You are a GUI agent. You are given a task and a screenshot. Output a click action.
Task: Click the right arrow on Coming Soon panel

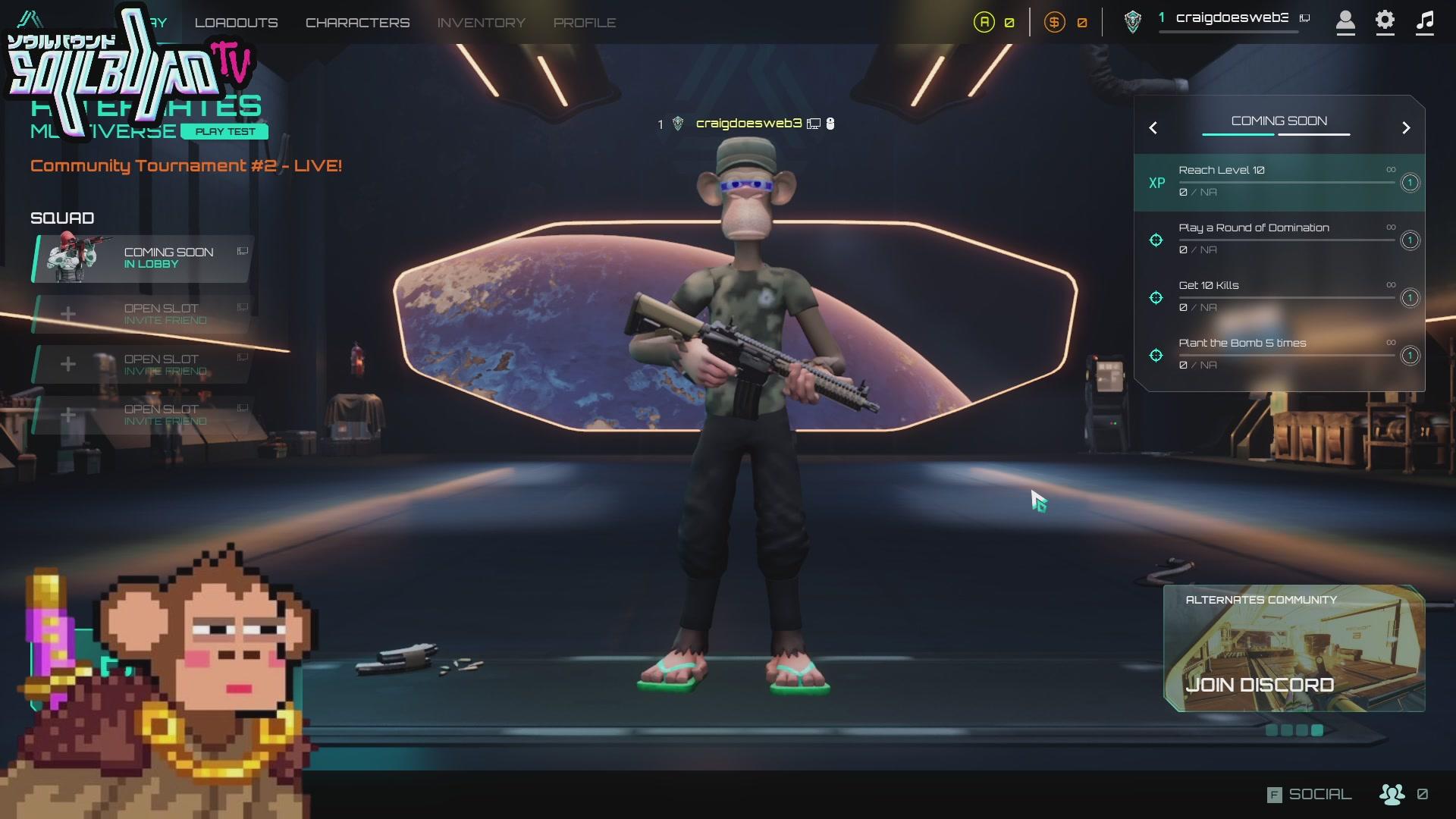point(1407,127)
